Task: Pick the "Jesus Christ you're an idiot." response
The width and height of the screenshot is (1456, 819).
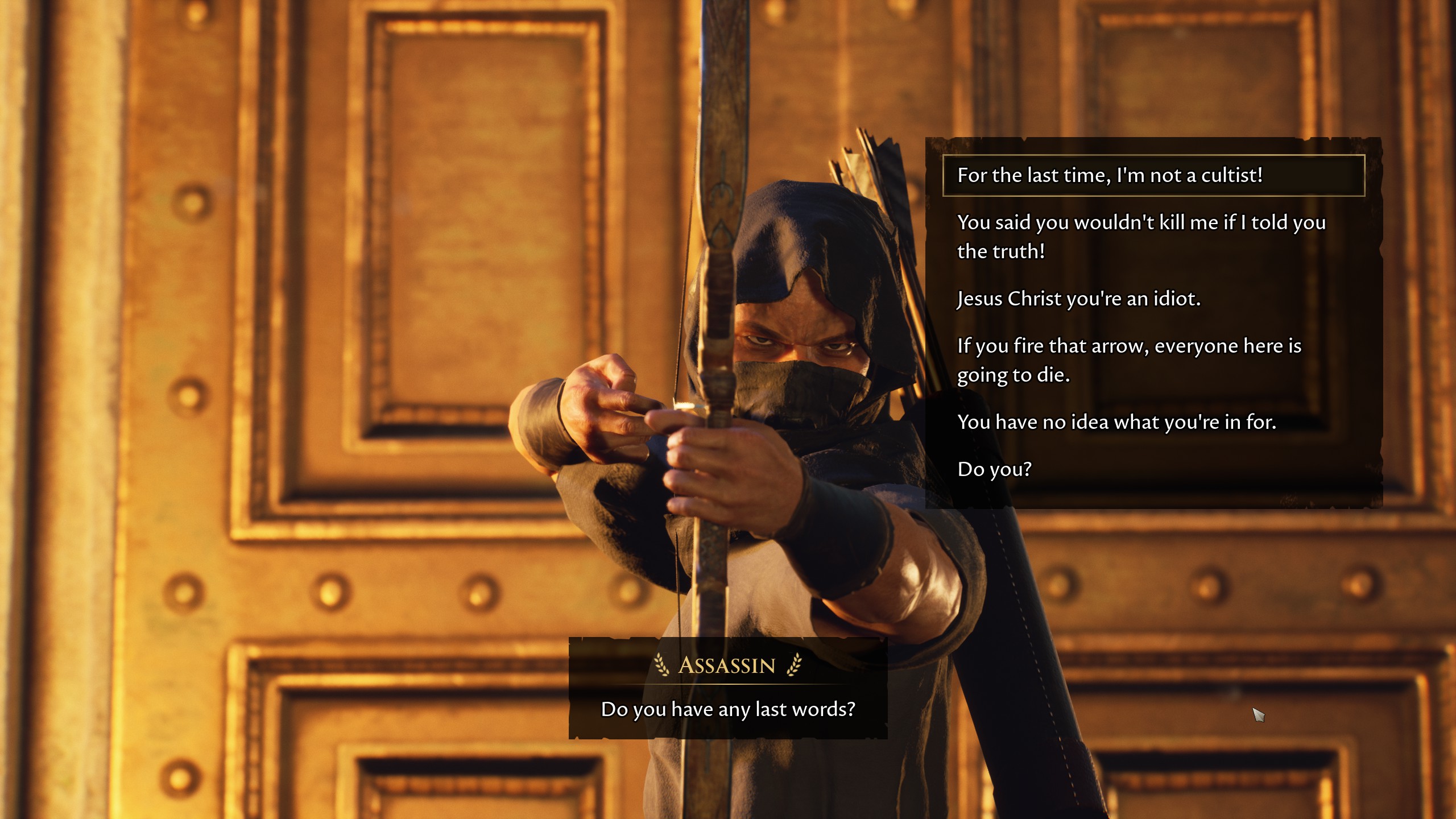Action: [x=1078, y=299]
